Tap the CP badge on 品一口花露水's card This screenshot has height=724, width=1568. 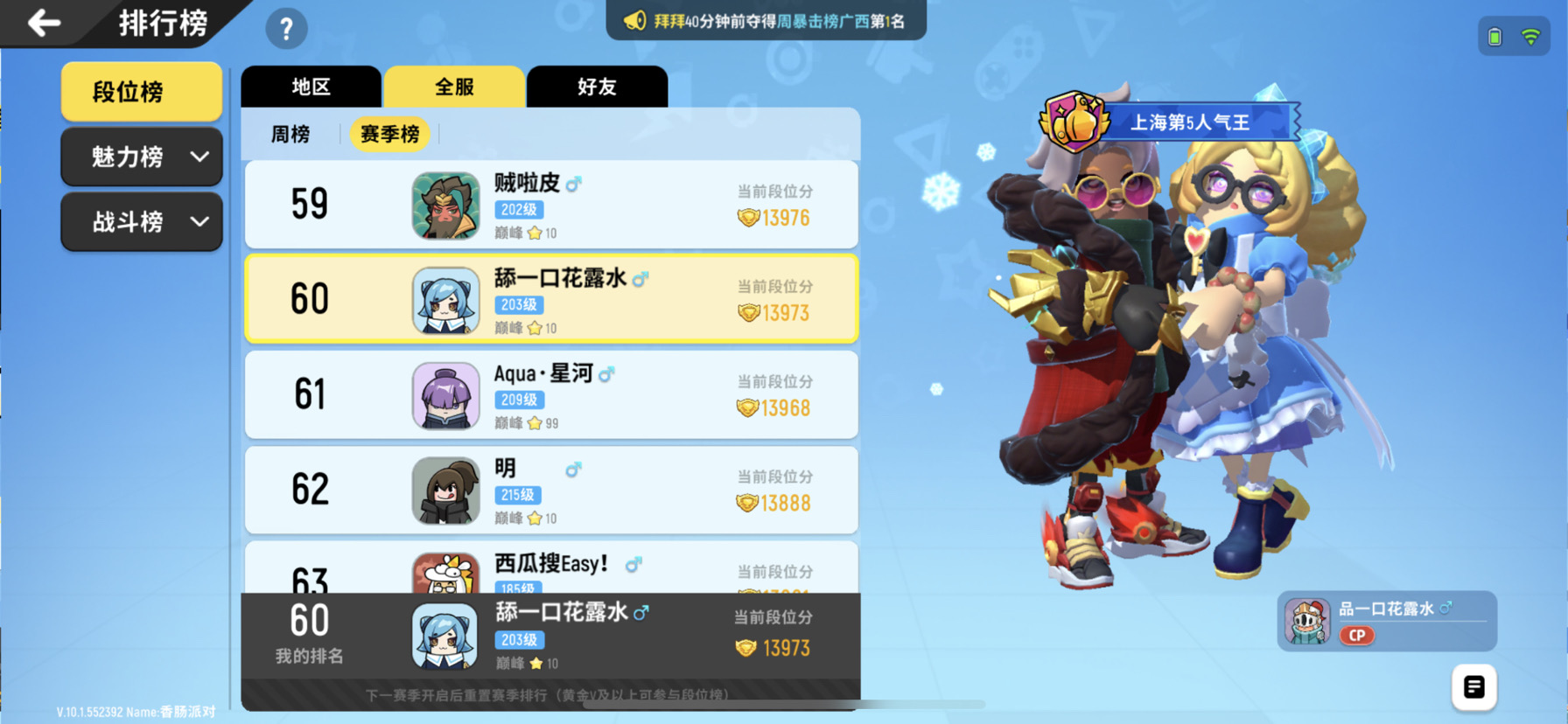(1355, 637)
